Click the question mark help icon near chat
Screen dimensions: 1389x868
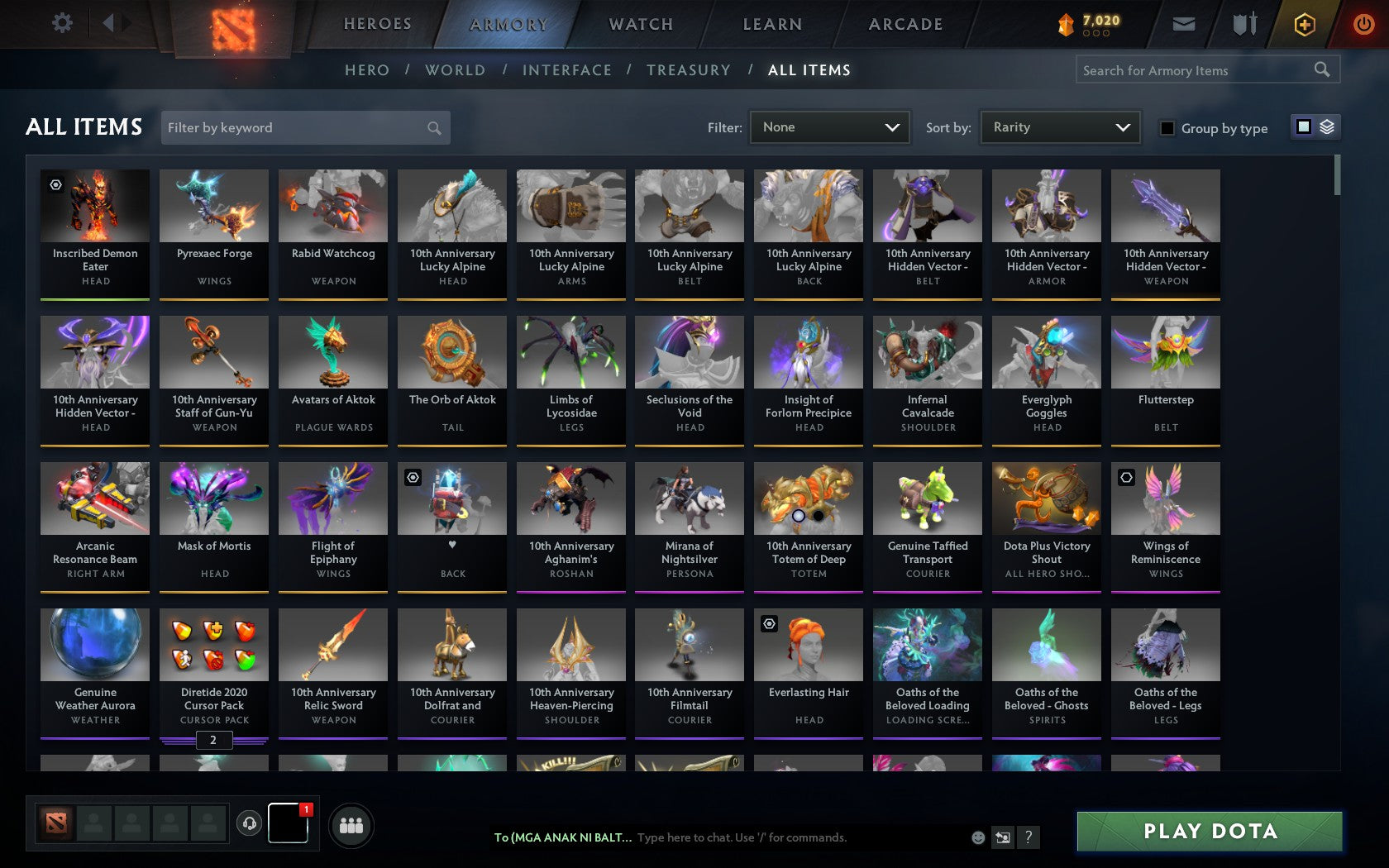pyautogui.click(x=1028, y=837)
